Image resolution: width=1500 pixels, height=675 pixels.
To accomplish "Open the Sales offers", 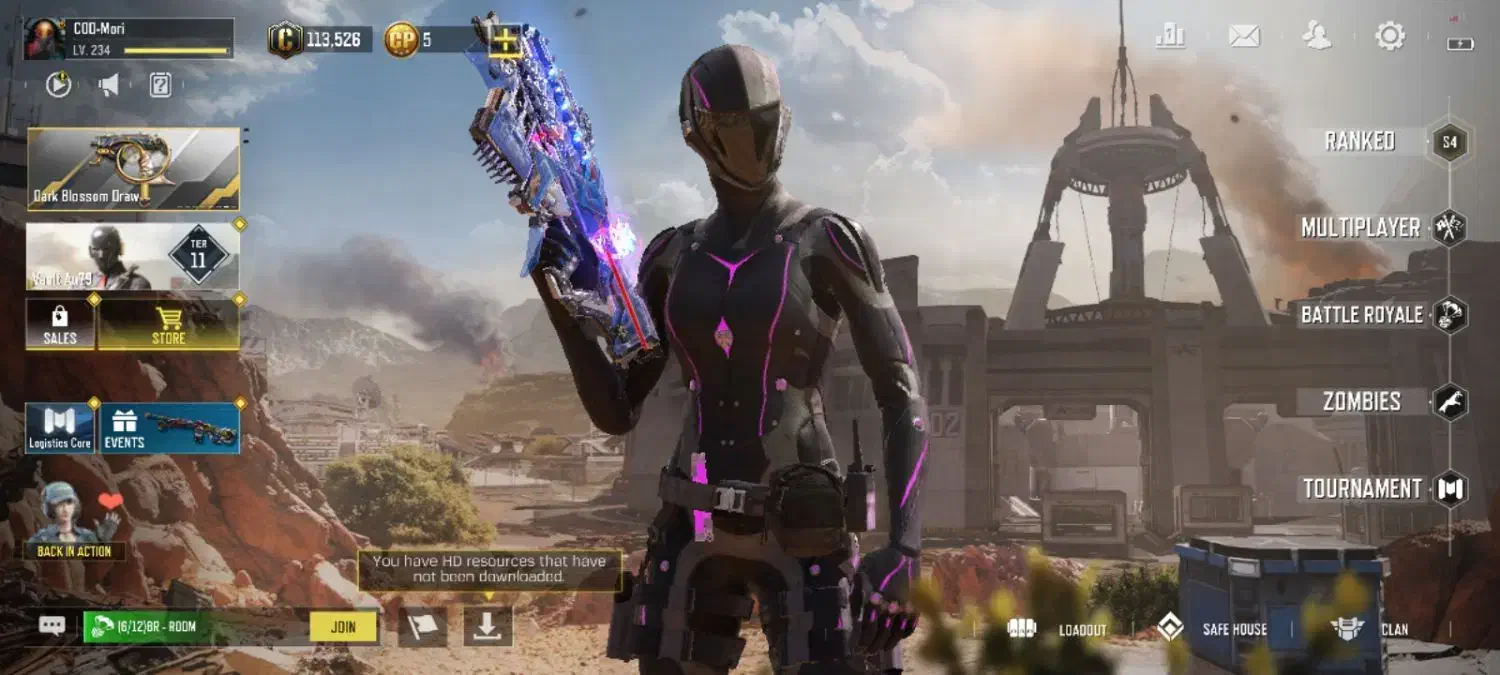I will click(x=60, y=324).
